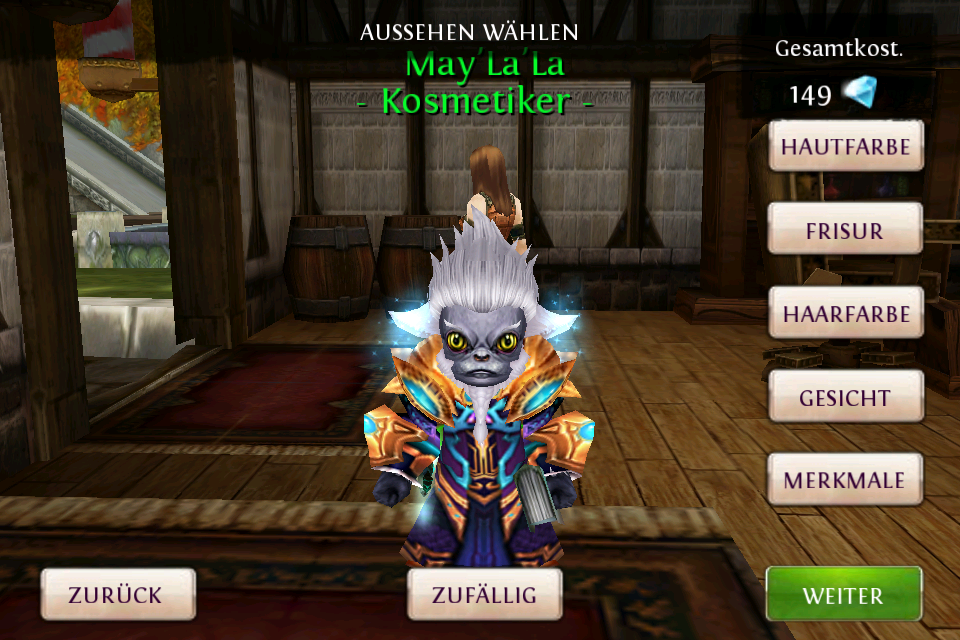This screenshot has width=960, height=640.
Task: Open the Gesicht face options
Action: coord(845,397)
